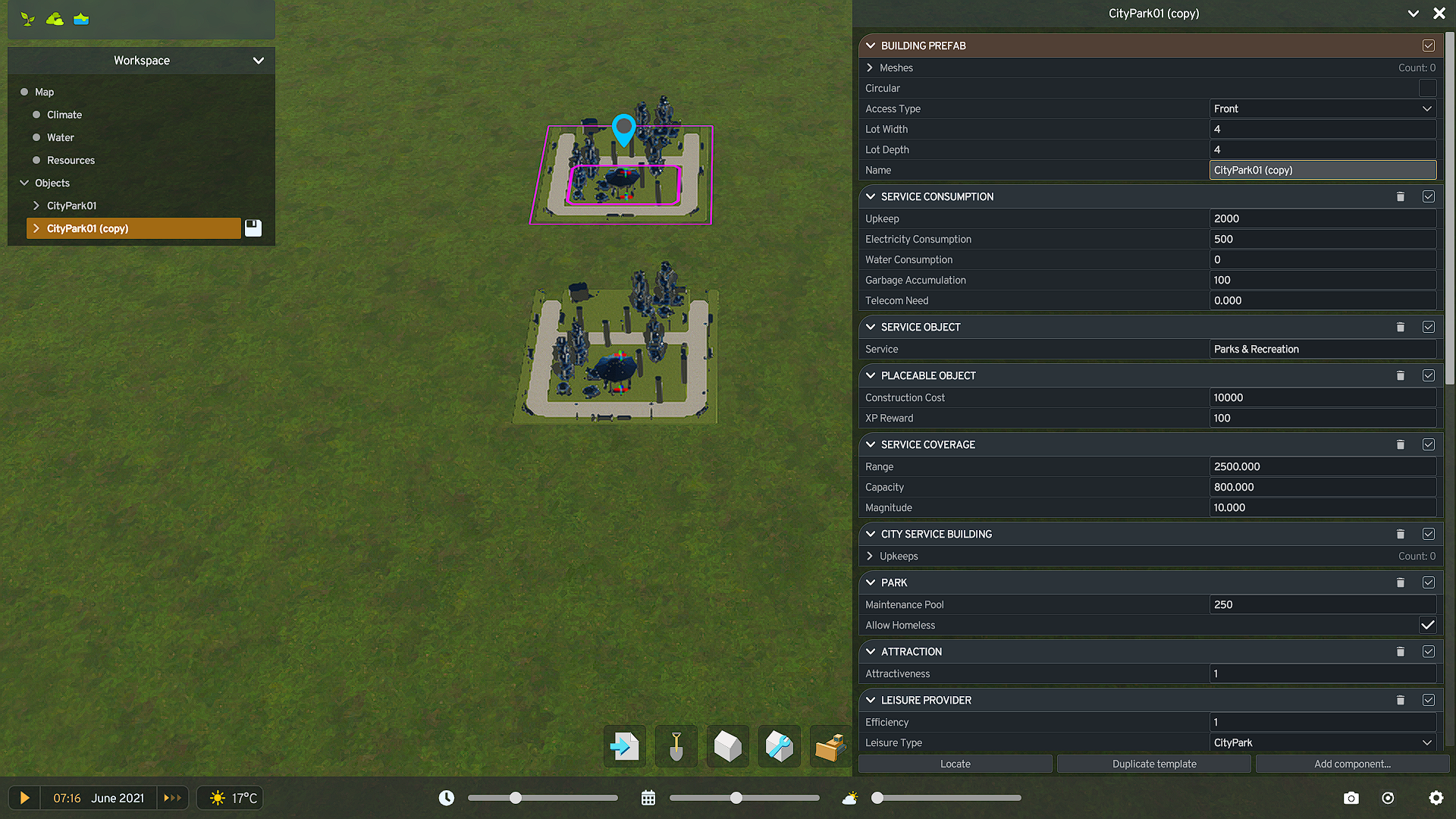Collapse the Service Consumption section
Screen dimensions: 1456x819
point(870,196)
